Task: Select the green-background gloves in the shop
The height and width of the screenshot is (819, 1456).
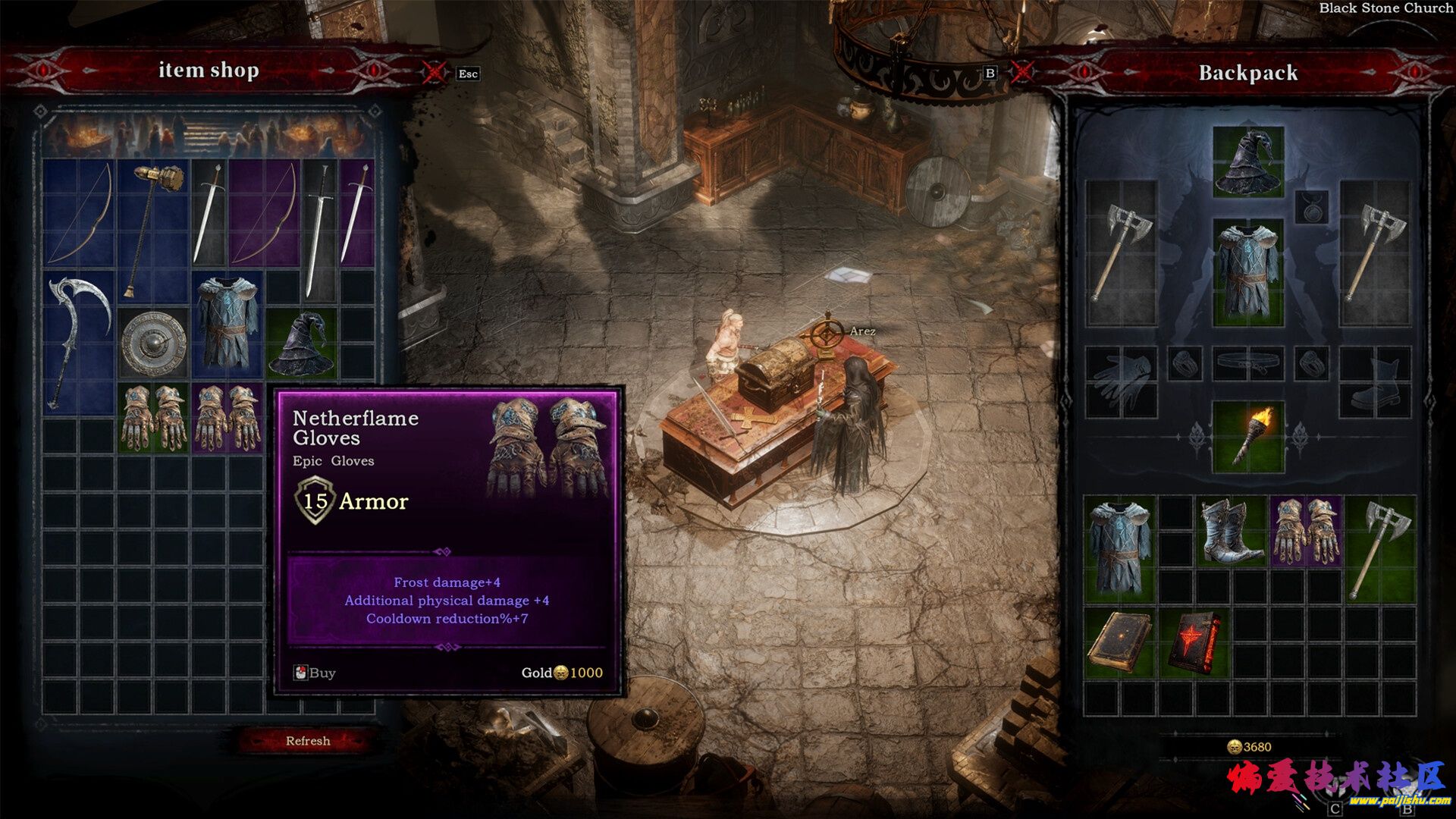Action: (x=153, y=418)
